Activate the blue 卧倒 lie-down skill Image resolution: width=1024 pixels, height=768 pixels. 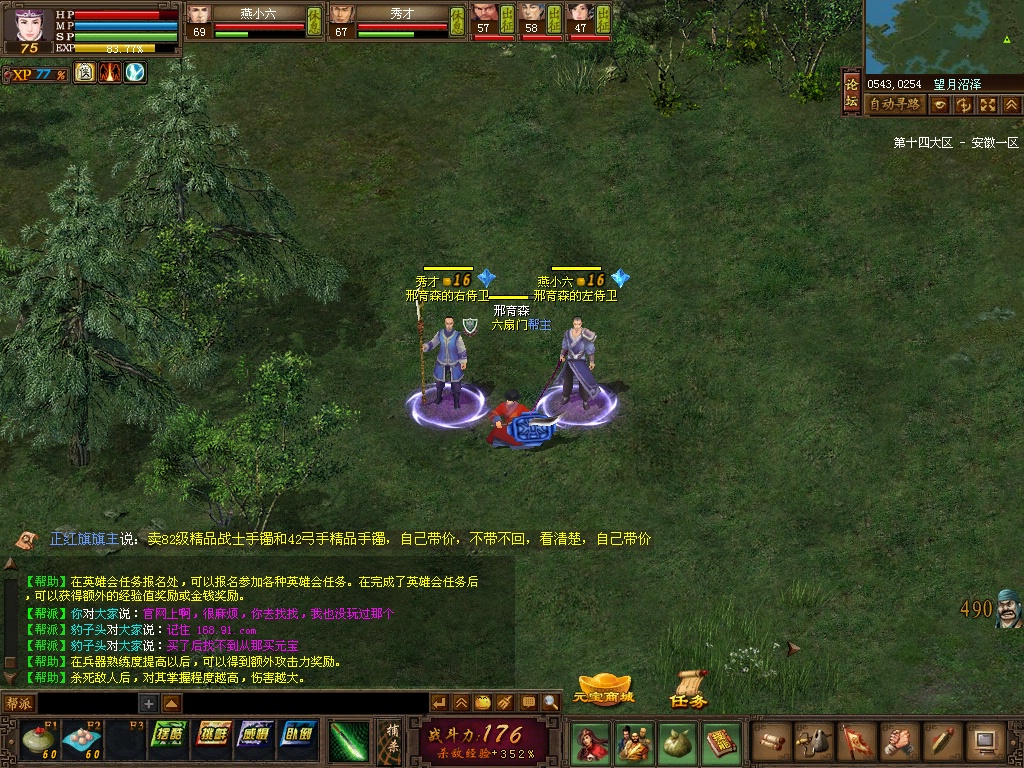point(298,735)
